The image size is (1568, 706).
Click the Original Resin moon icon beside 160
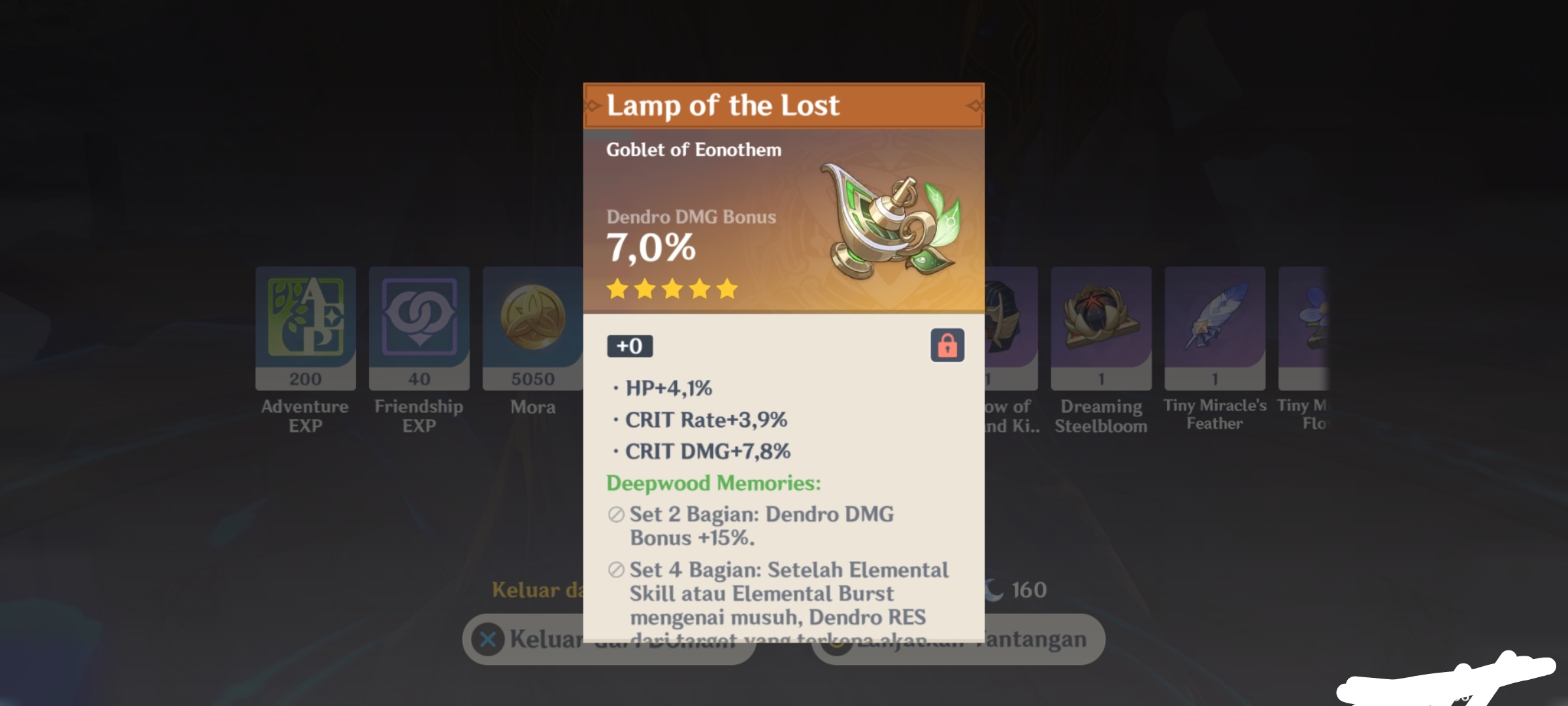coord(996,589)
